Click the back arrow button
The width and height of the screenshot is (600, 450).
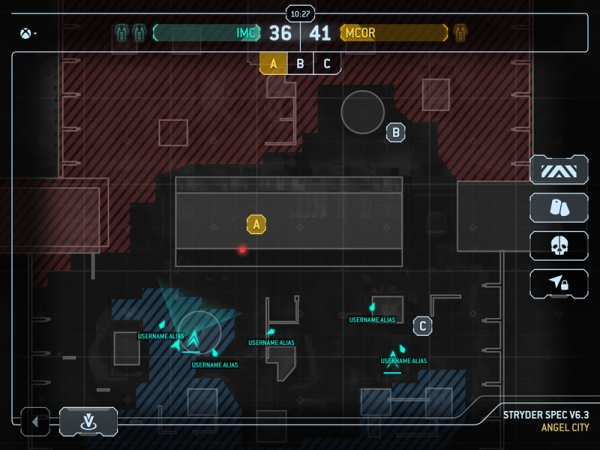[x=35, y=422]
